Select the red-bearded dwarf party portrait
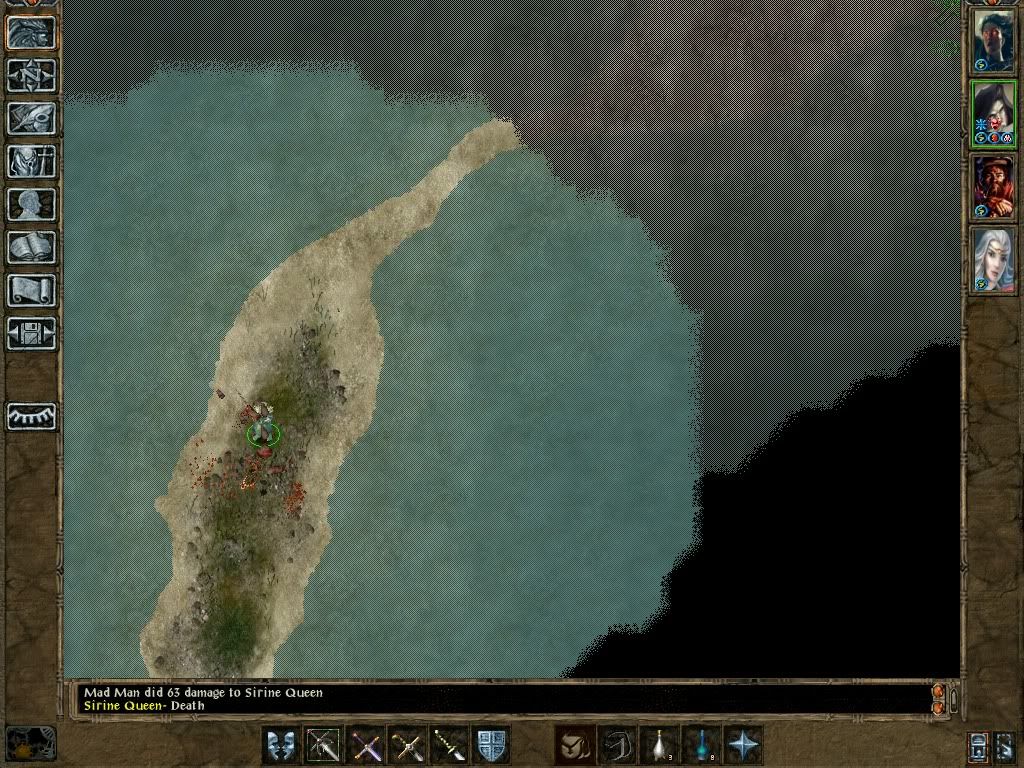The image size is (1024, 768). pyautogui.click(x=993, y=187)
